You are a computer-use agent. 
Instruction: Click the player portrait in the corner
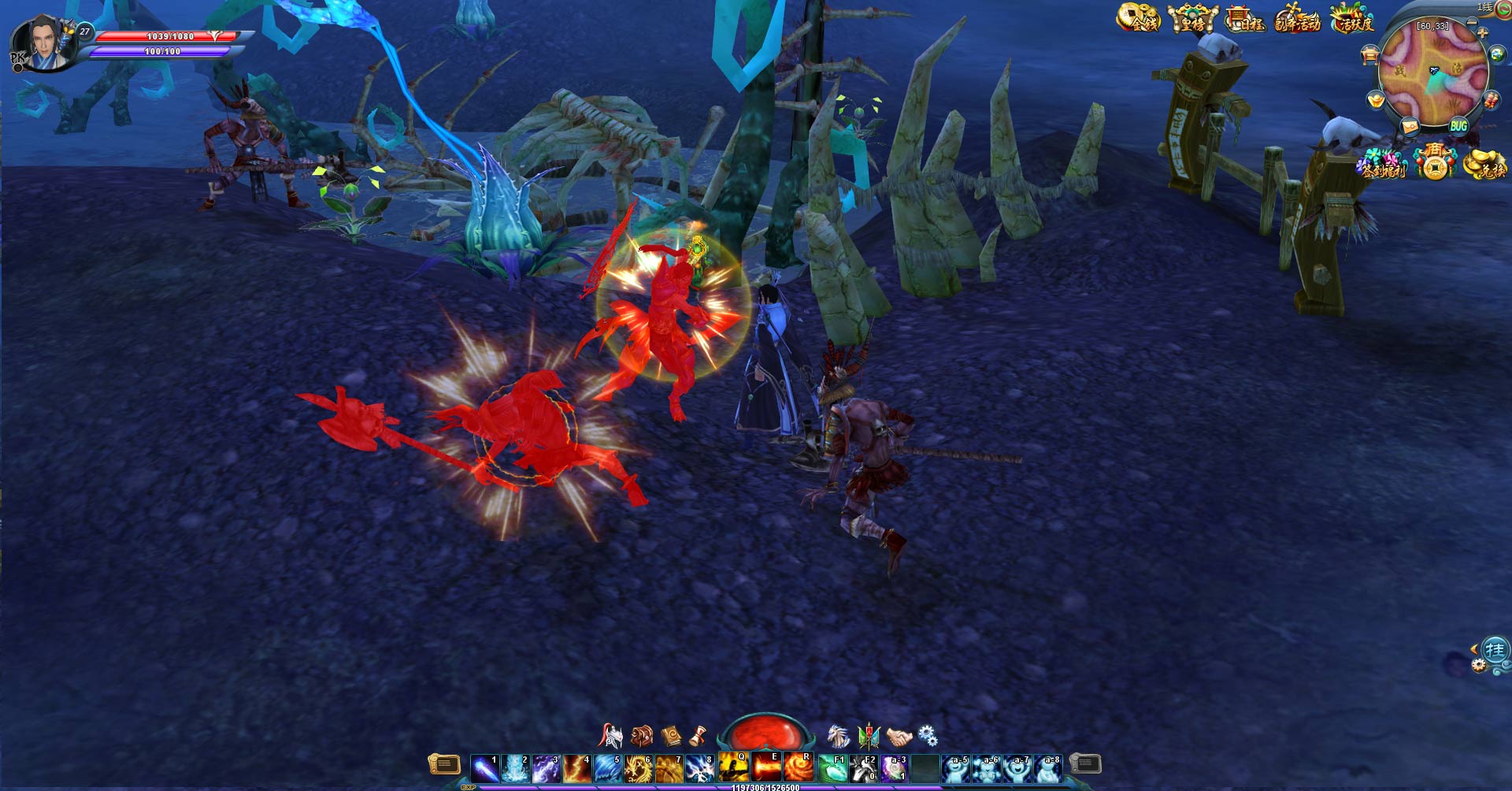click(46, 43)
